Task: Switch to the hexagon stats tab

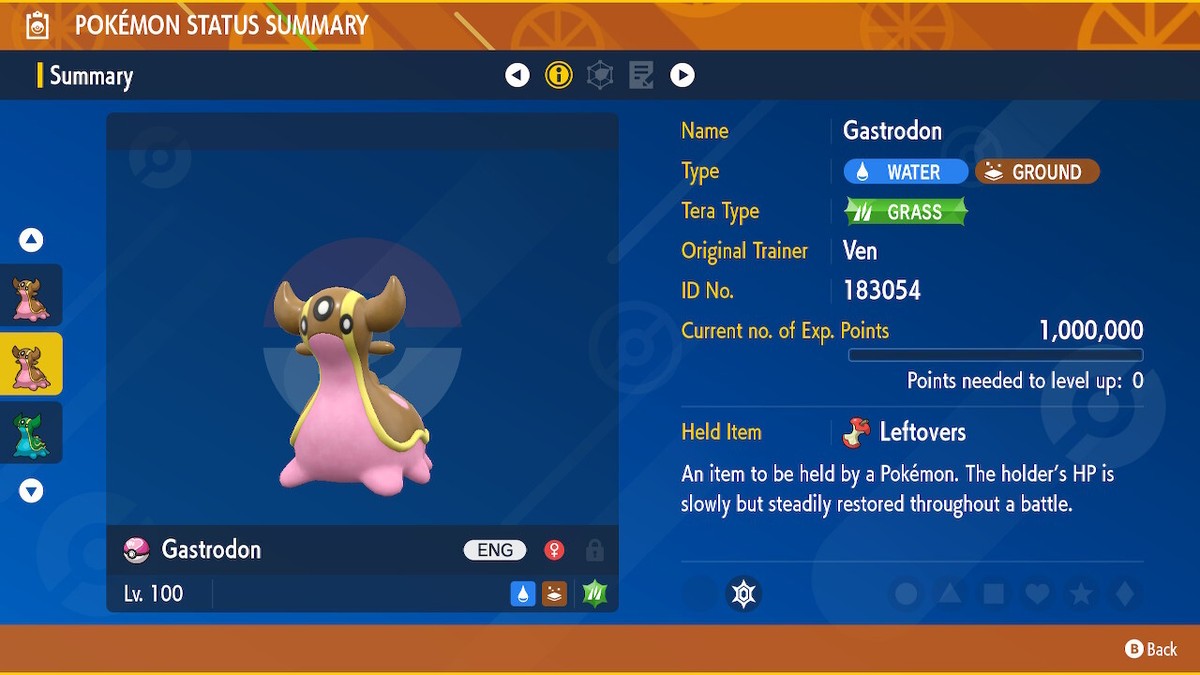Action: click(600, 75)
